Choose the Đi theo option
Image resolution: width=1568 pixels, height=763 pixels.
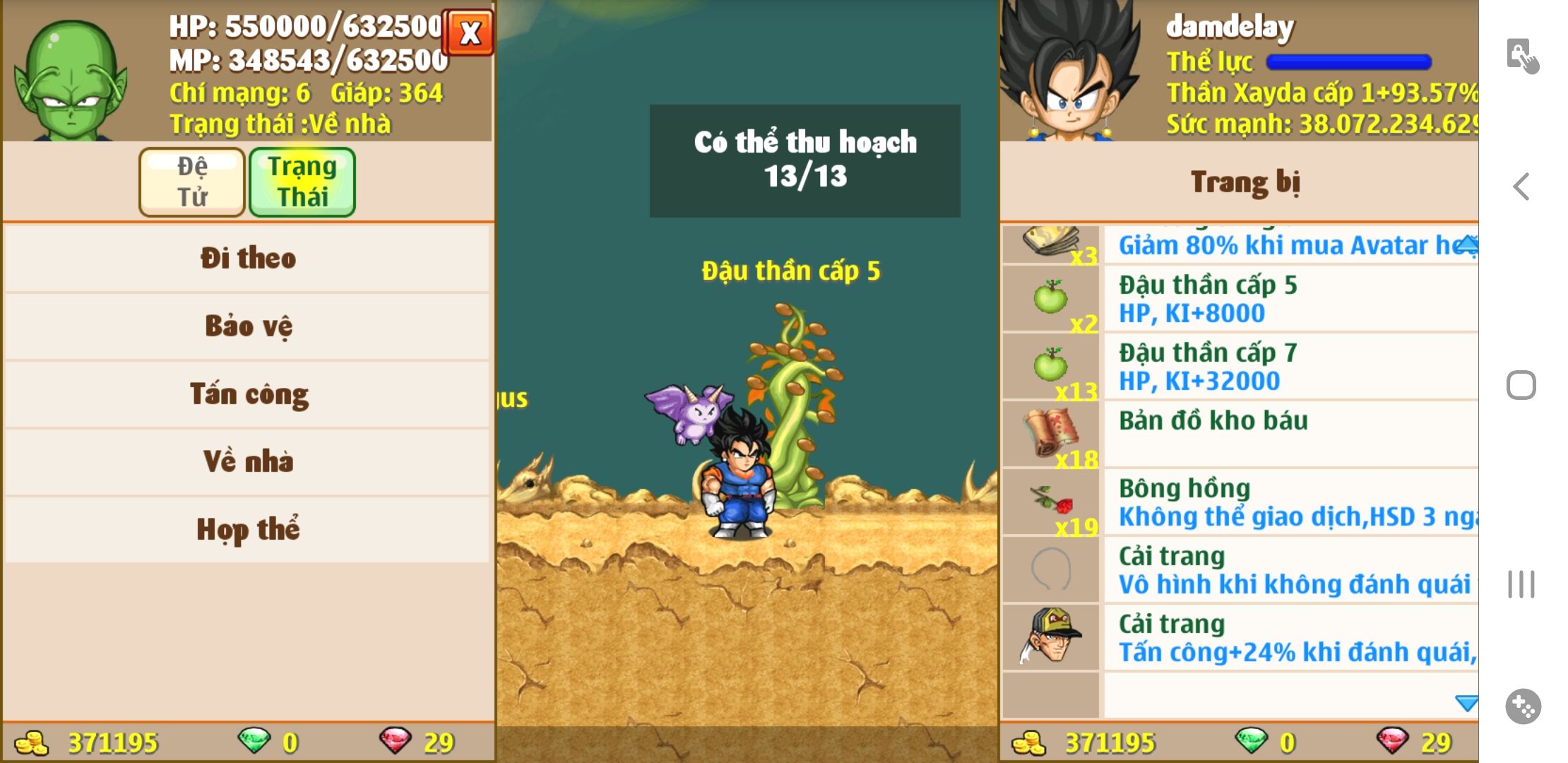pyautogui.click(x=247, y=258)
